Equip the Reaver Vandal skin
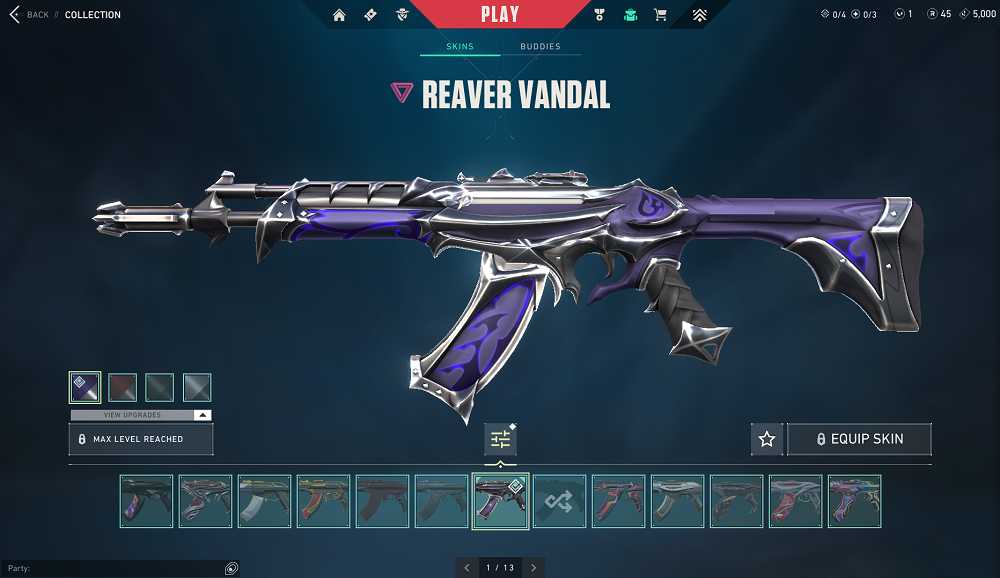 pos(859,439)
